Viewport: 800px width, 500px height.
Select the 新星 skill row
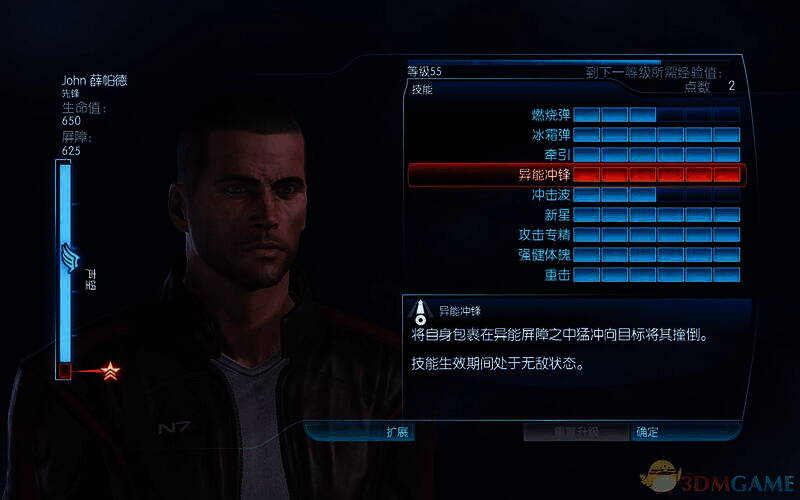point(575,215)
